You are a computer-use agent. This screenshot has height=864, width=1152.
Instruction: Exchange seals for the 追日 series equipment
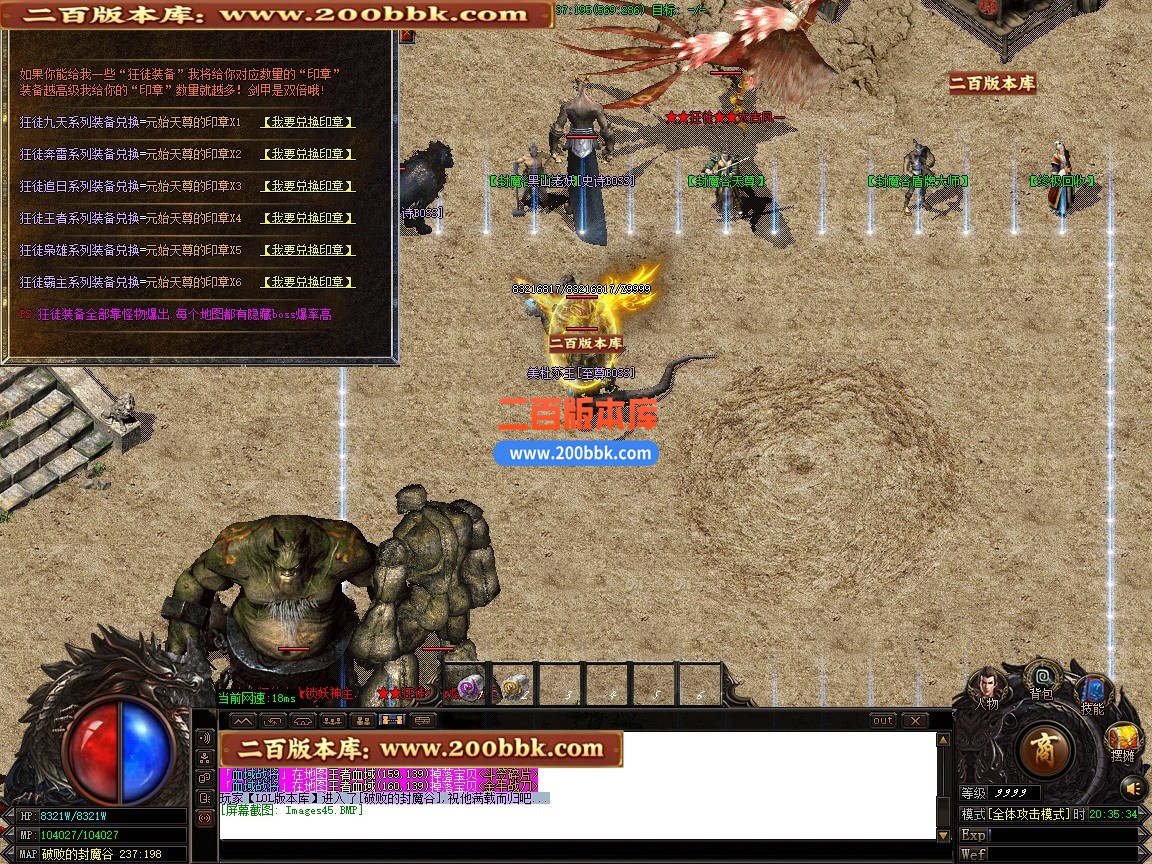click(308, 186)
